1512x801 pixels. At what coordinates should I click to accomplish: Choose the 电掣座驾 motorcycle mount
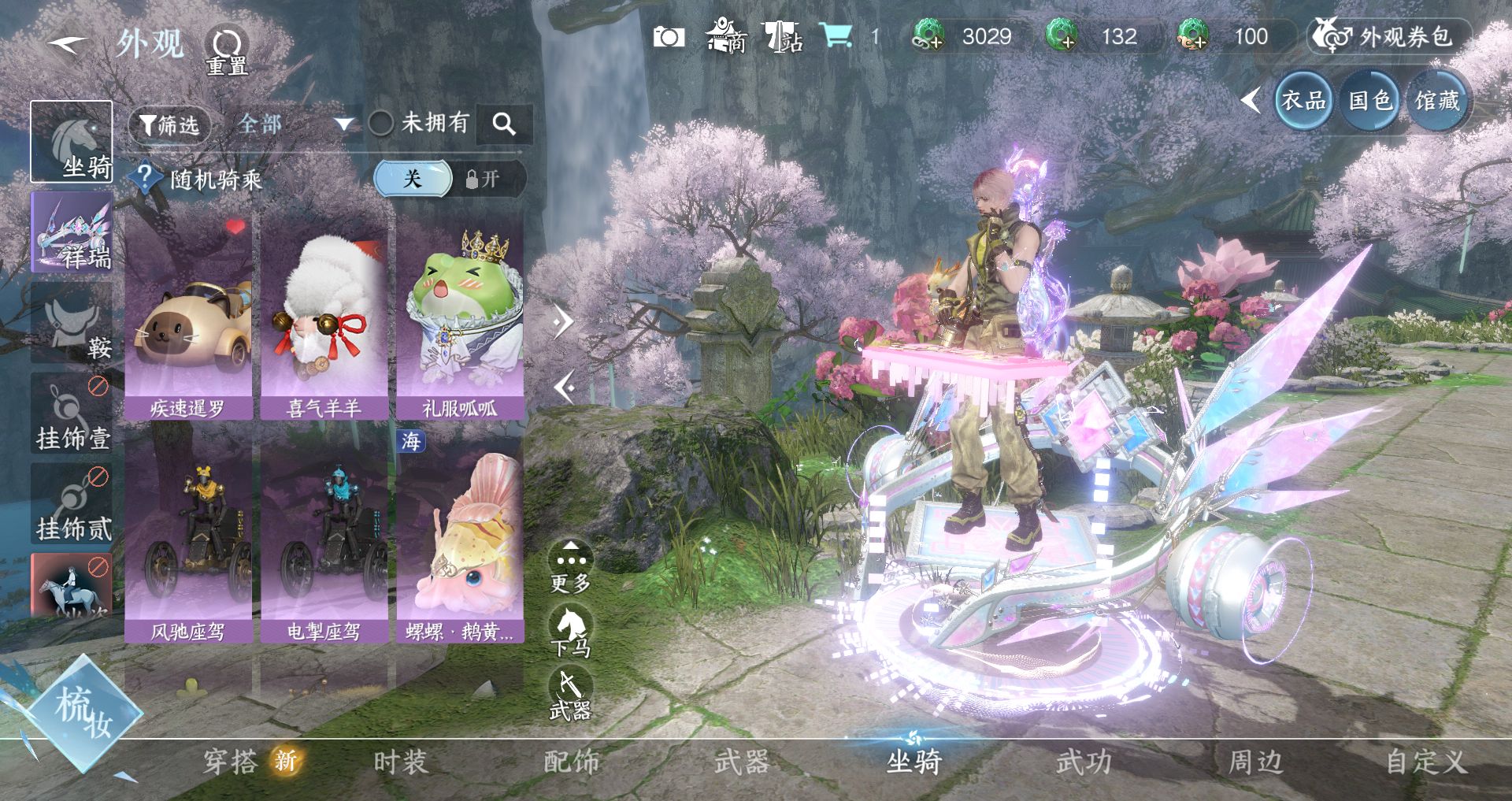click(x=324, y=536)
